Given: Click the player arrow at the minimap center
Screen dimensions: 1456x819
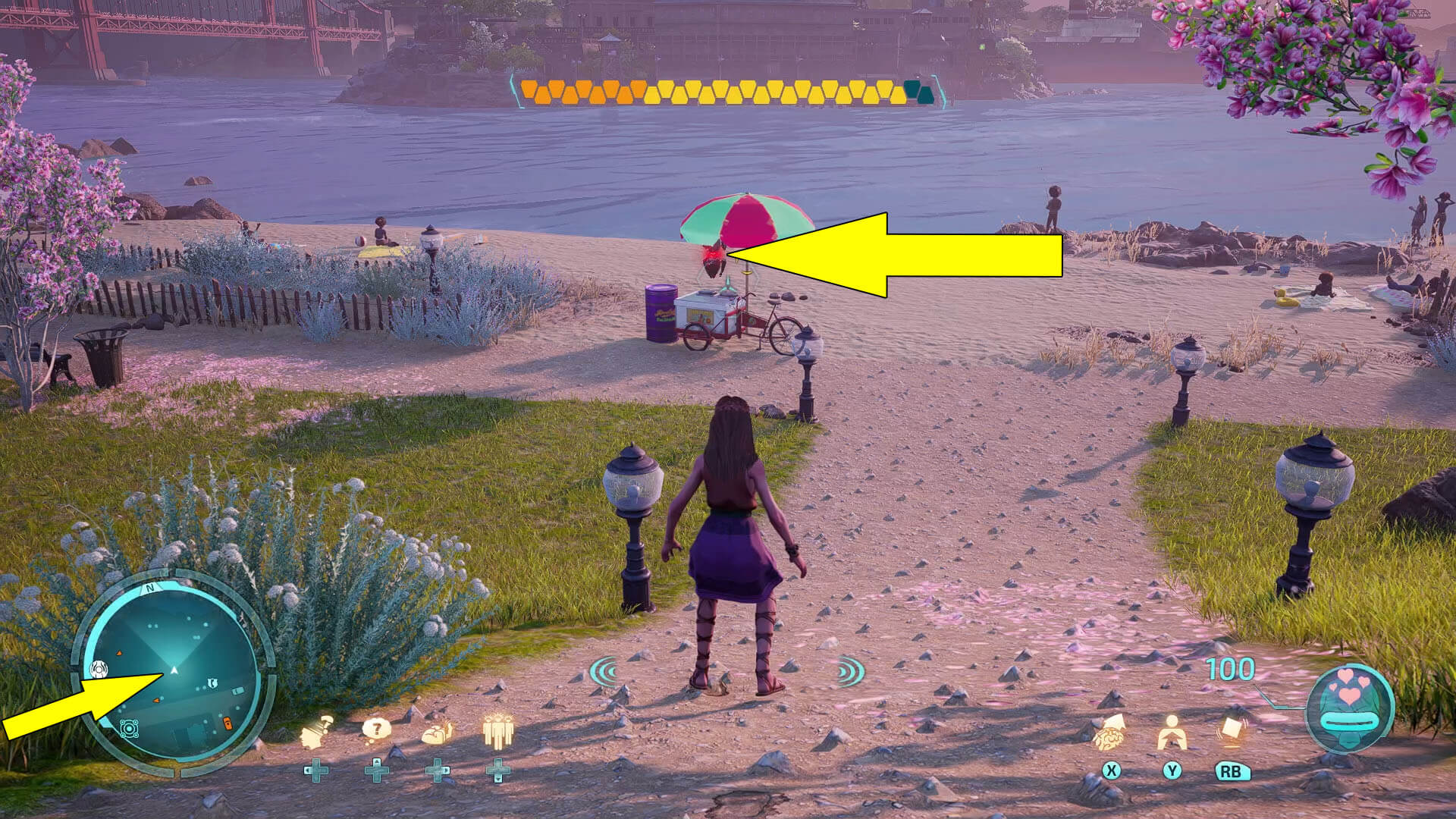Looking at the screenshot, I should [174, 670].
